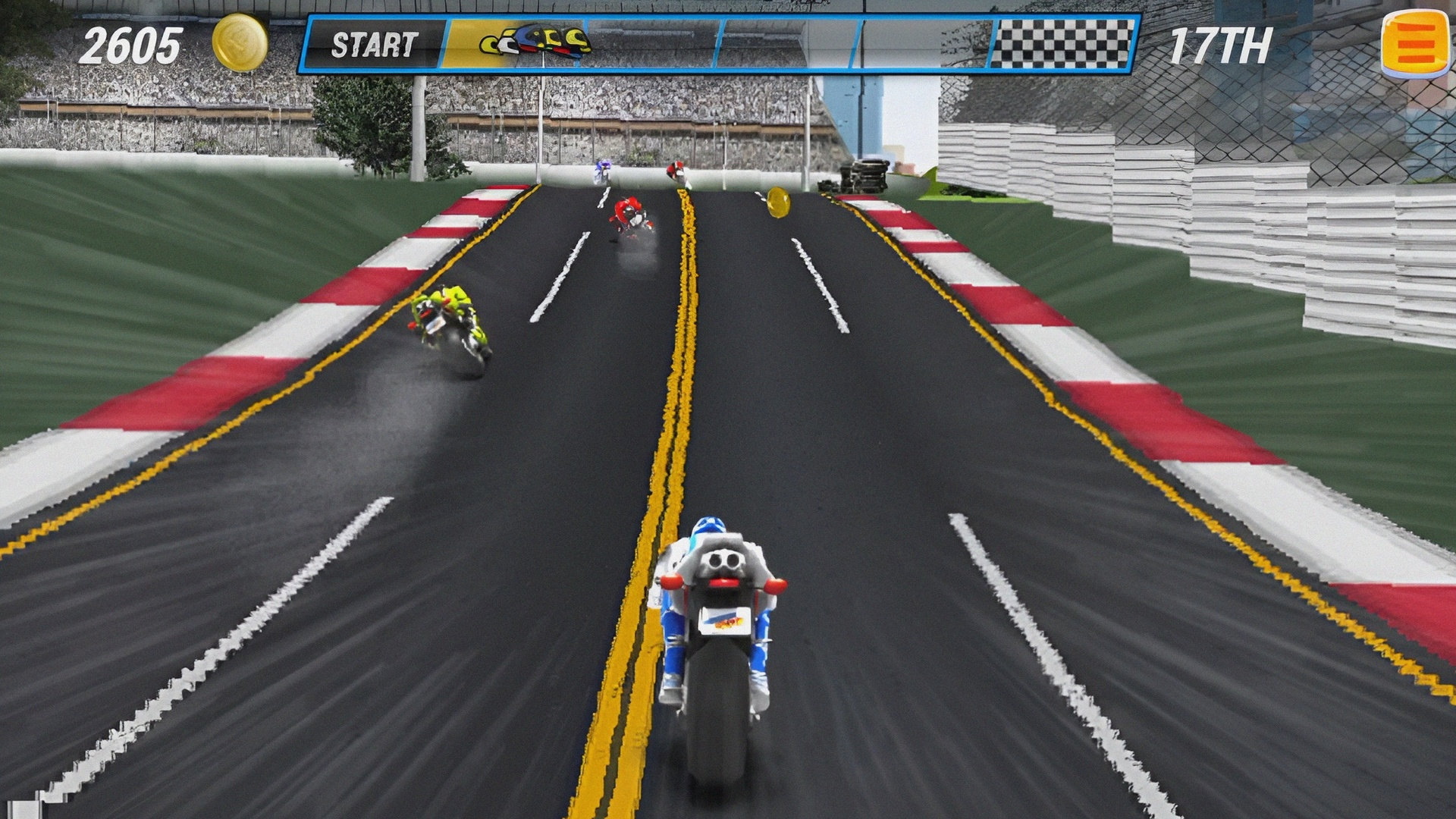Tap the coin pickup floating above the road
1456x819 pixels.
780,203
